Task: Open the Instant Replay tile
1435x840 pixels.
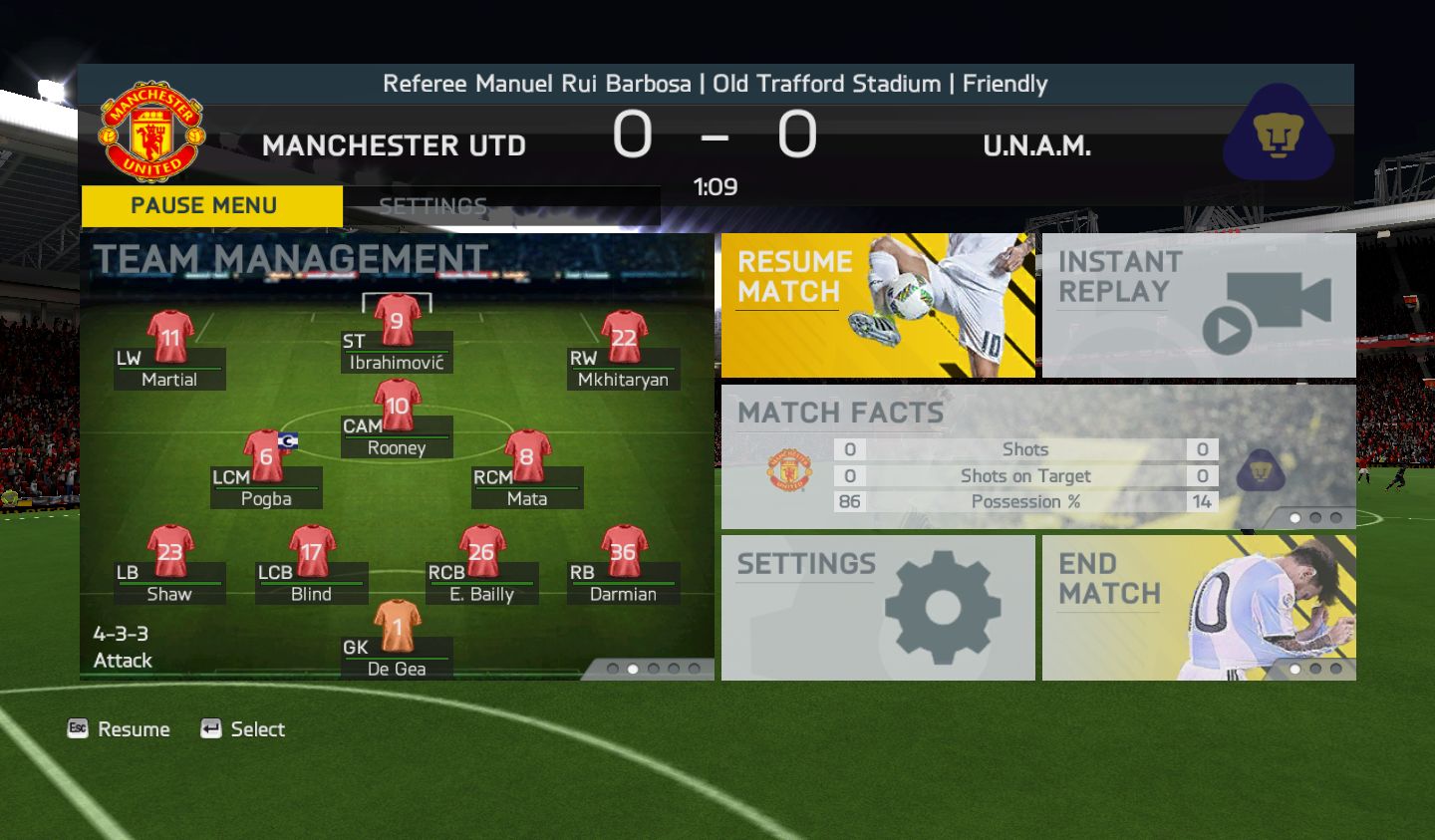Action: point(1198,305)
